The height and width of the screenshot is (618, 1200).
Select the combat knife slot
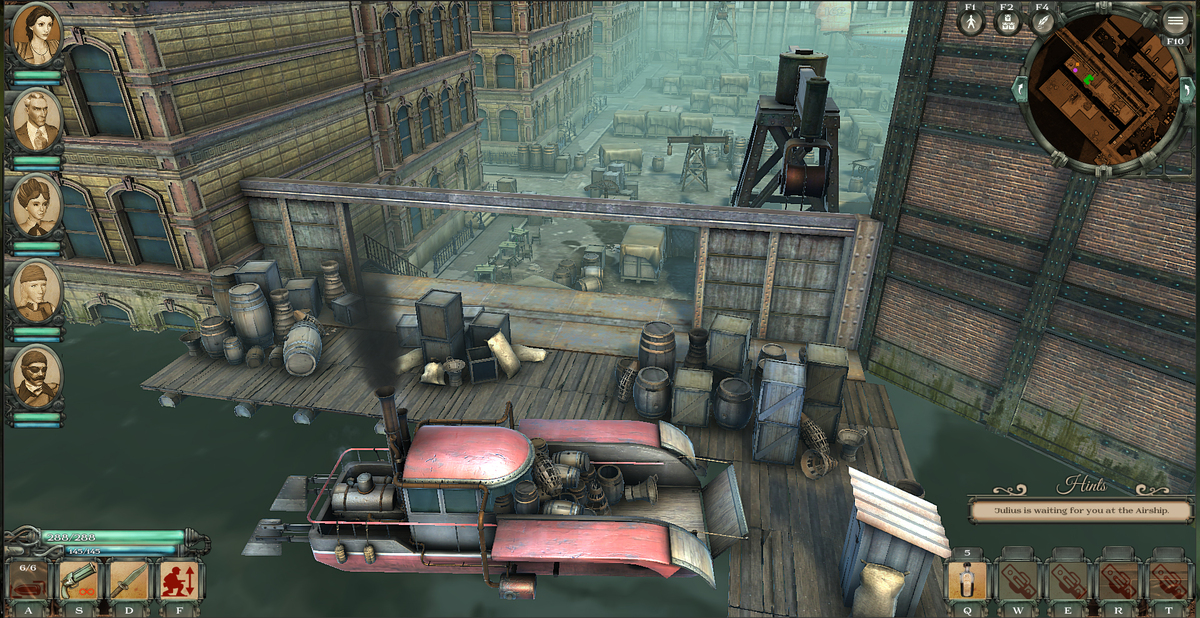click(x=130, y=579)
